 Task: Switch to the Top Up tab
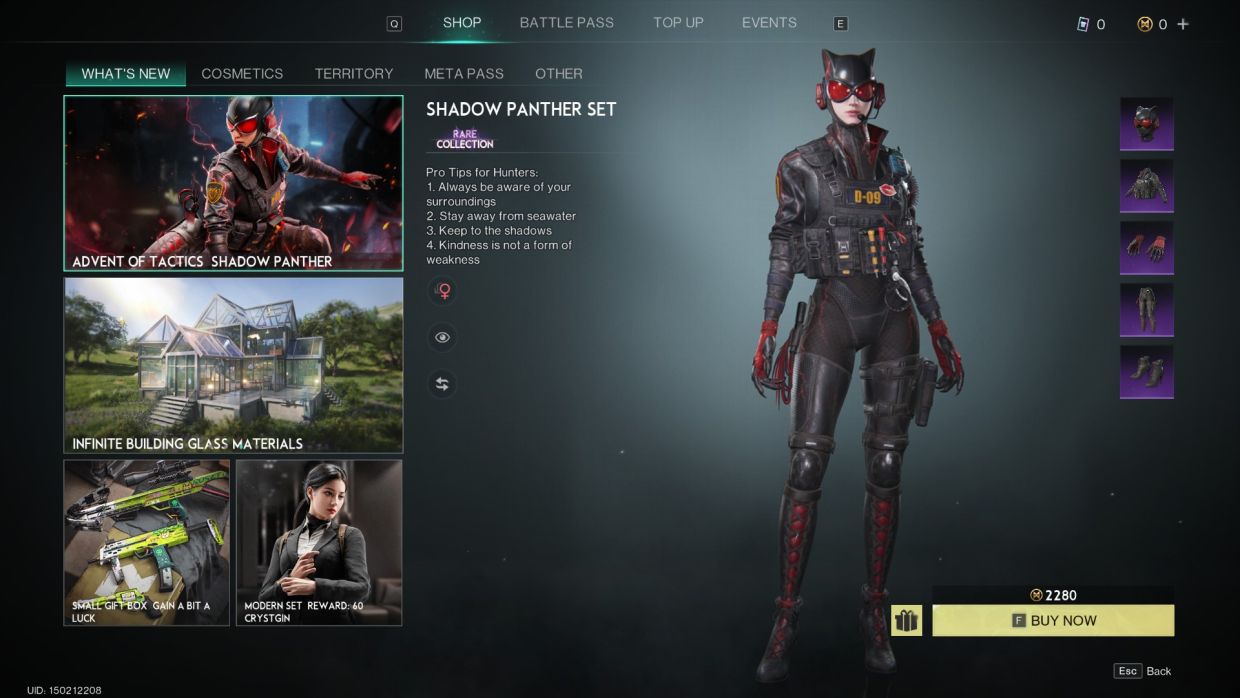click(x=678, y=23)
